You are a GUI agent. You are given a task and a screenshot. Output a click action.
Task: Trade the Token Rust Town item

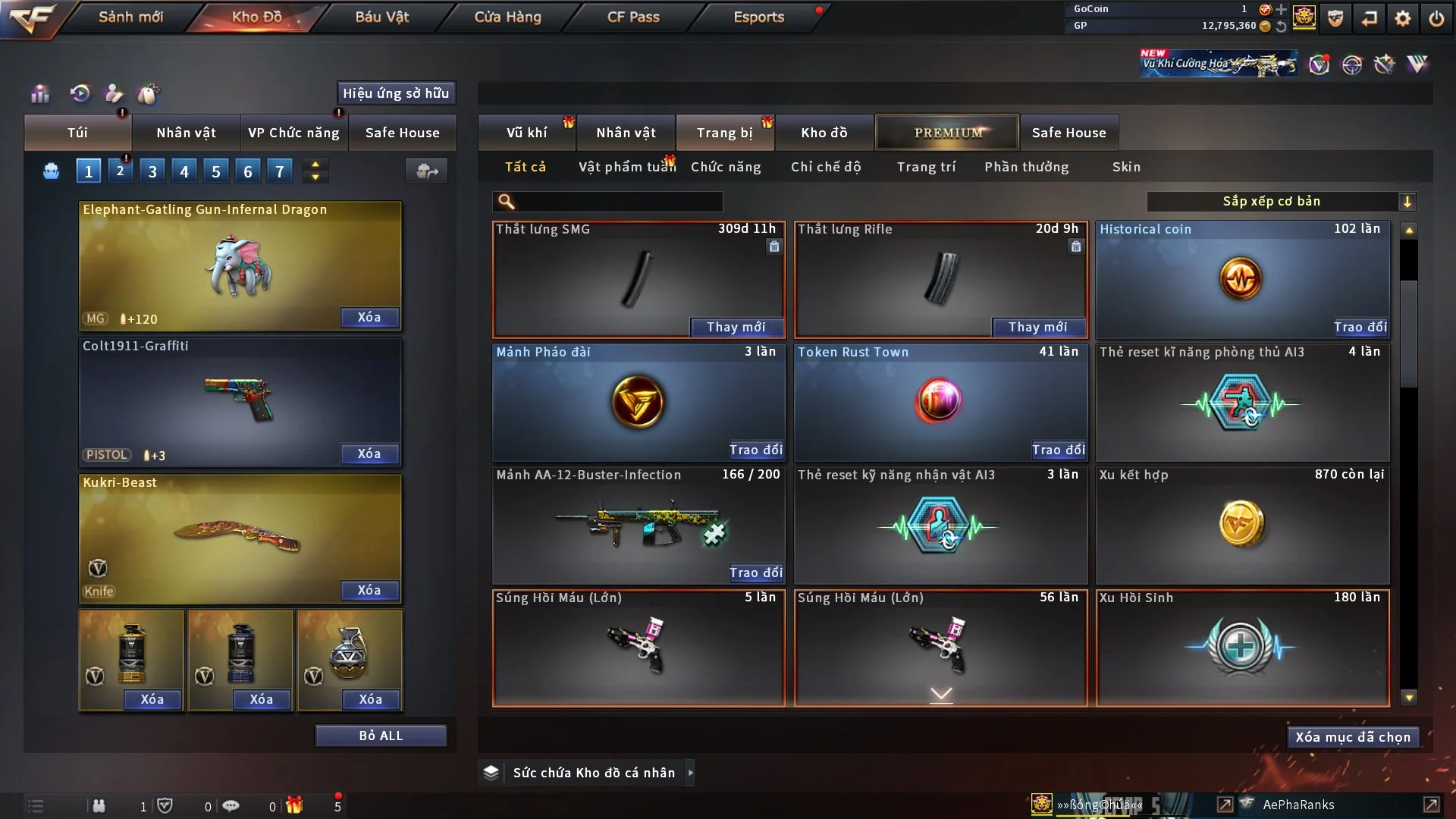click(x=1058, y=450)
